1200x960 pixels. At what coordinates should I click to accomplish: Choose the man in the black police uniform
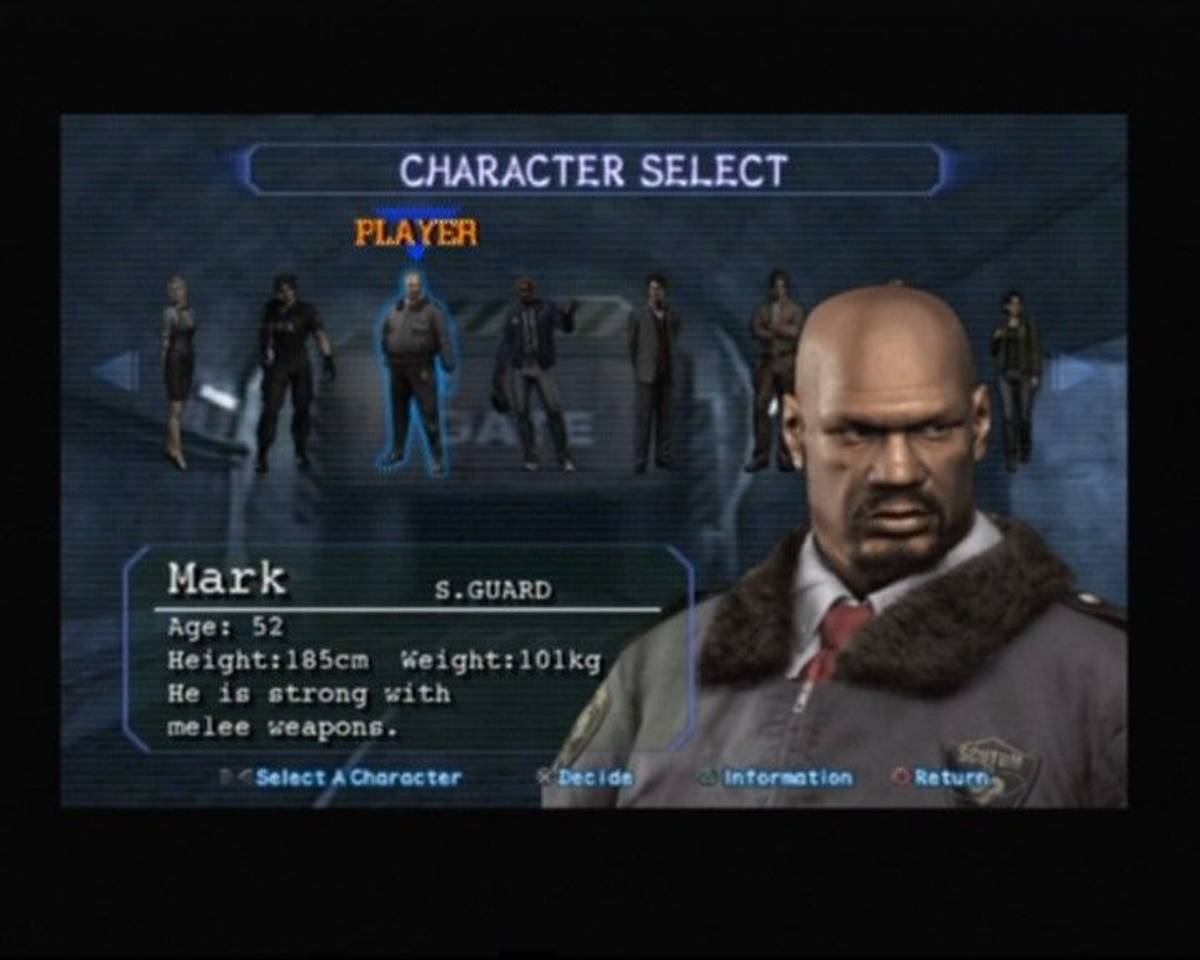(x=289, y=372)
